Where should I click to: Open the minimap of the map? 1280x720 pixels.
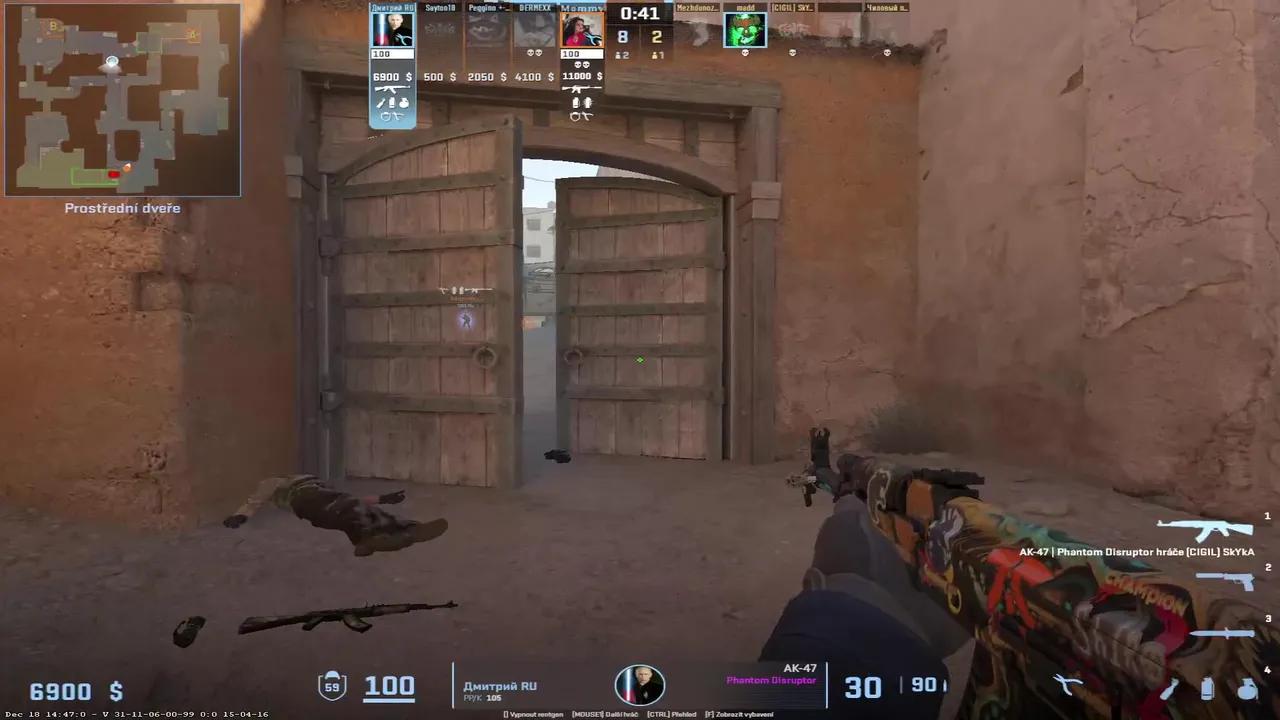(x=120, y=97)
